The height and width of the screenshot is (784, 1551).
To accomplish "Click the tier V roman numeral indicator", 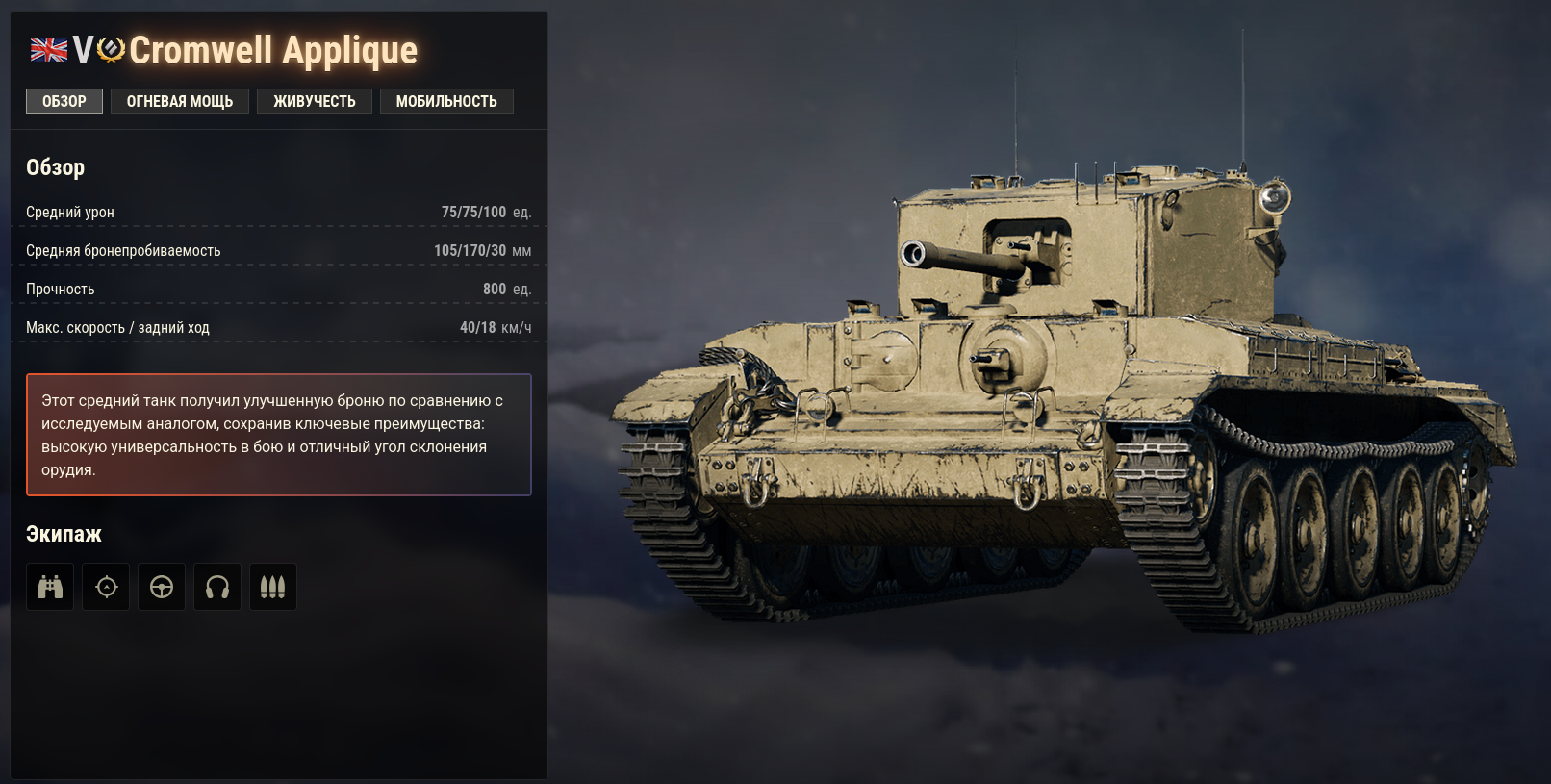I will [85, 50].
